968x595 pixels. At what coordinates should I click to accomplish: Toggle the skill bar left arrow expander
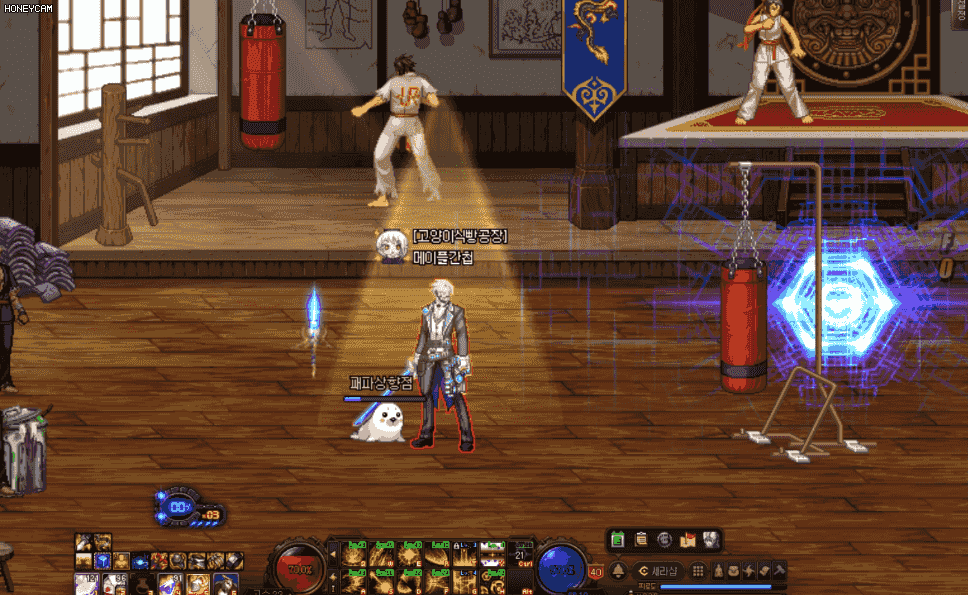coord(333,552)
